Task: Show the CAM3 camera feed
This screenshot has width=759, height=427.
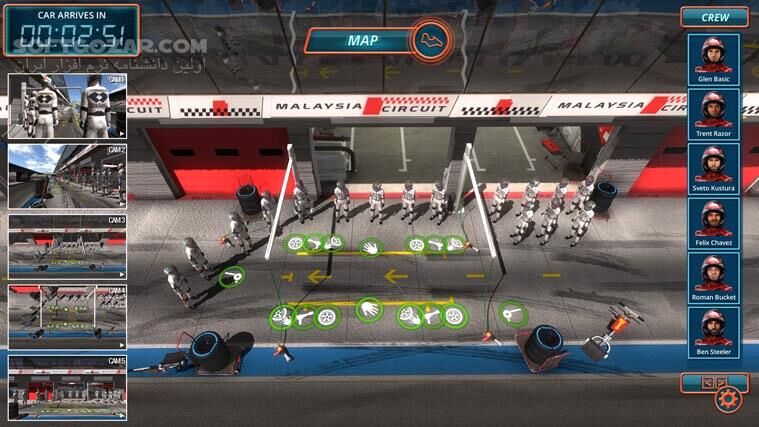Action: [67, 246]
